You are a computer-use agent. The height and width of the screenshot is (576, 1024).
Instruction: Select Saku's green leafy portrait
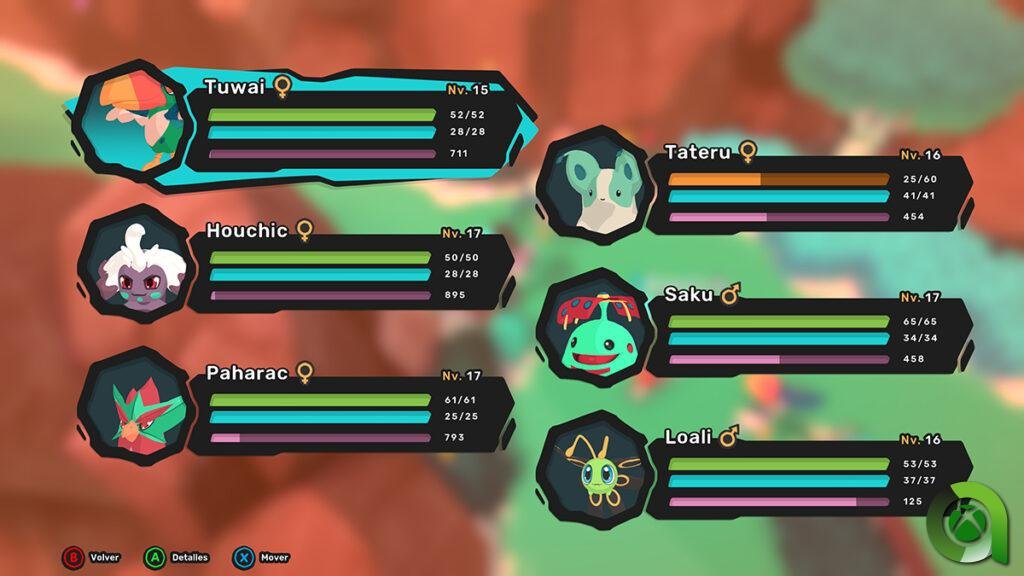593,330
